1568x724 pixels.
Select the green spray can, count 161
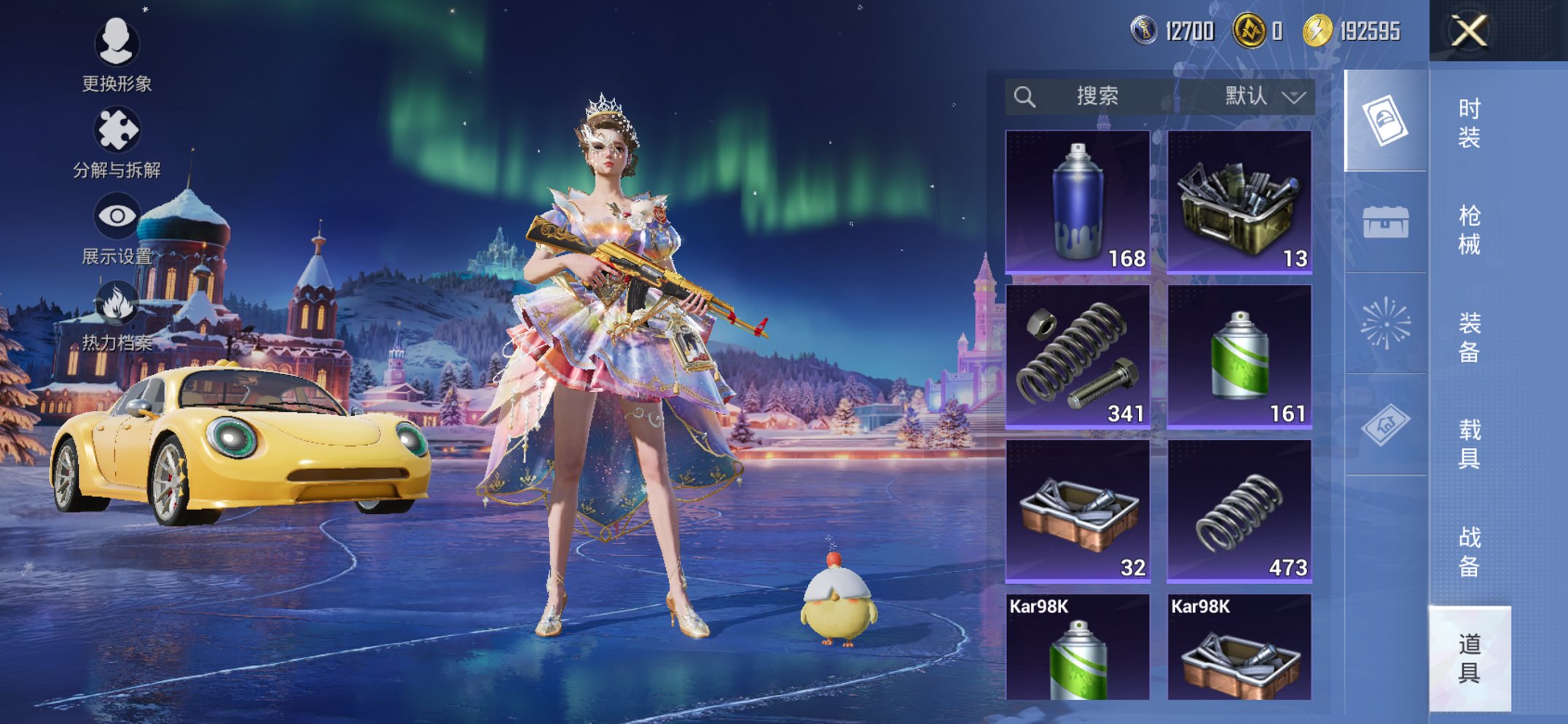(x=1239, y=356)
